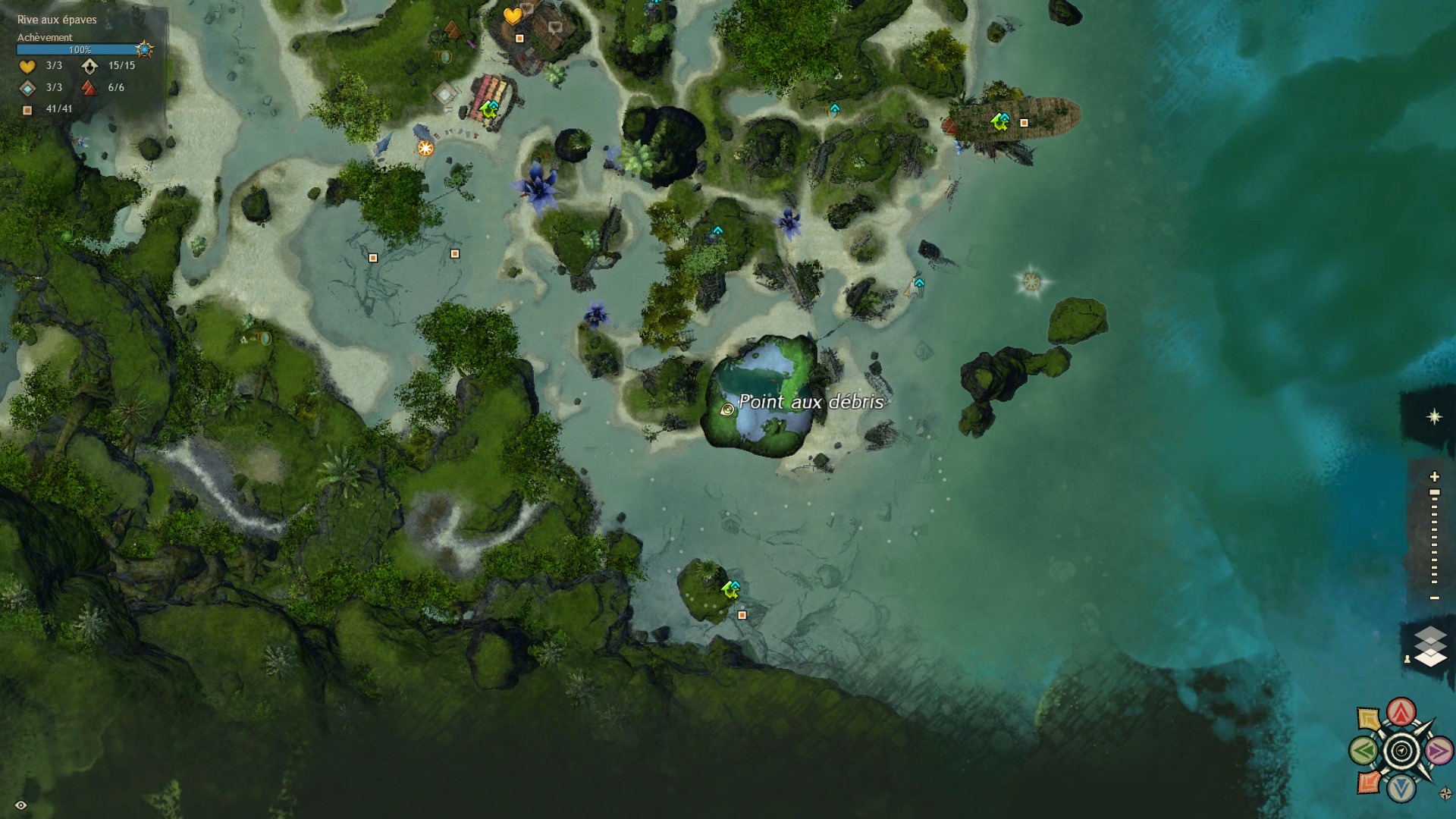Image resolution: width=1456 pixels, height=819 pixels.
Task: Click the red up-arrow compass button
Action: click(1401, 711)
